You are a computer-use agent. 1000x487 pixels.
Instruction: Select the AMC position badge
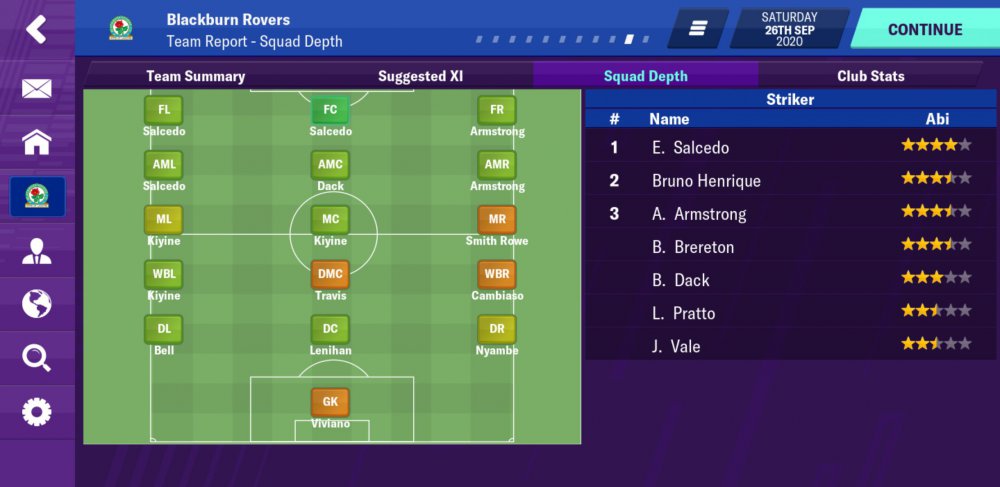(330, 164)
